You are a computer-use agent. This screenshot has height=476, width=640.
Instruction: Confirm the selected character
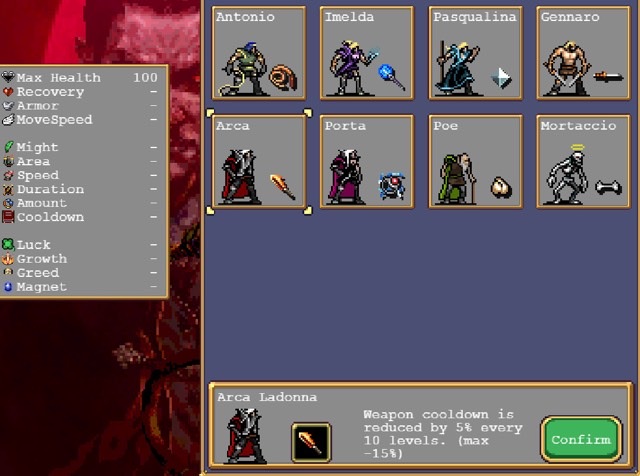581,439
